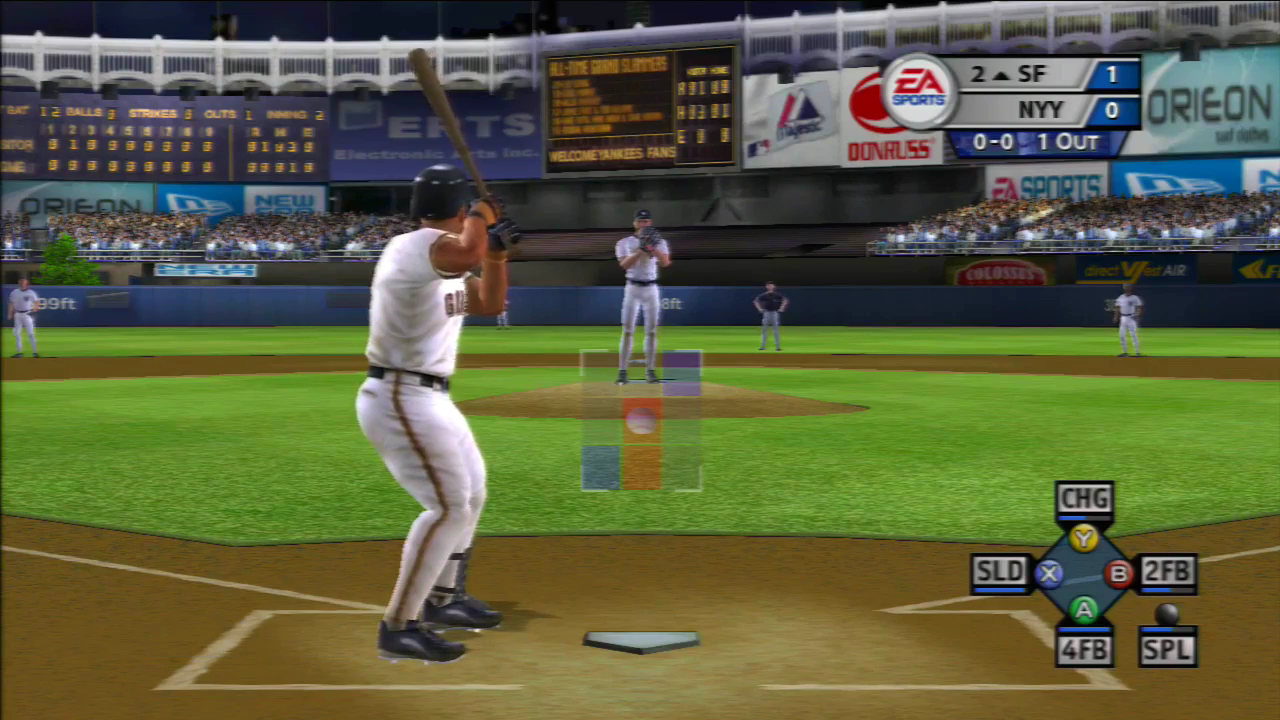Select the SPL splitter pitch icon

(x=1168, y=648)
